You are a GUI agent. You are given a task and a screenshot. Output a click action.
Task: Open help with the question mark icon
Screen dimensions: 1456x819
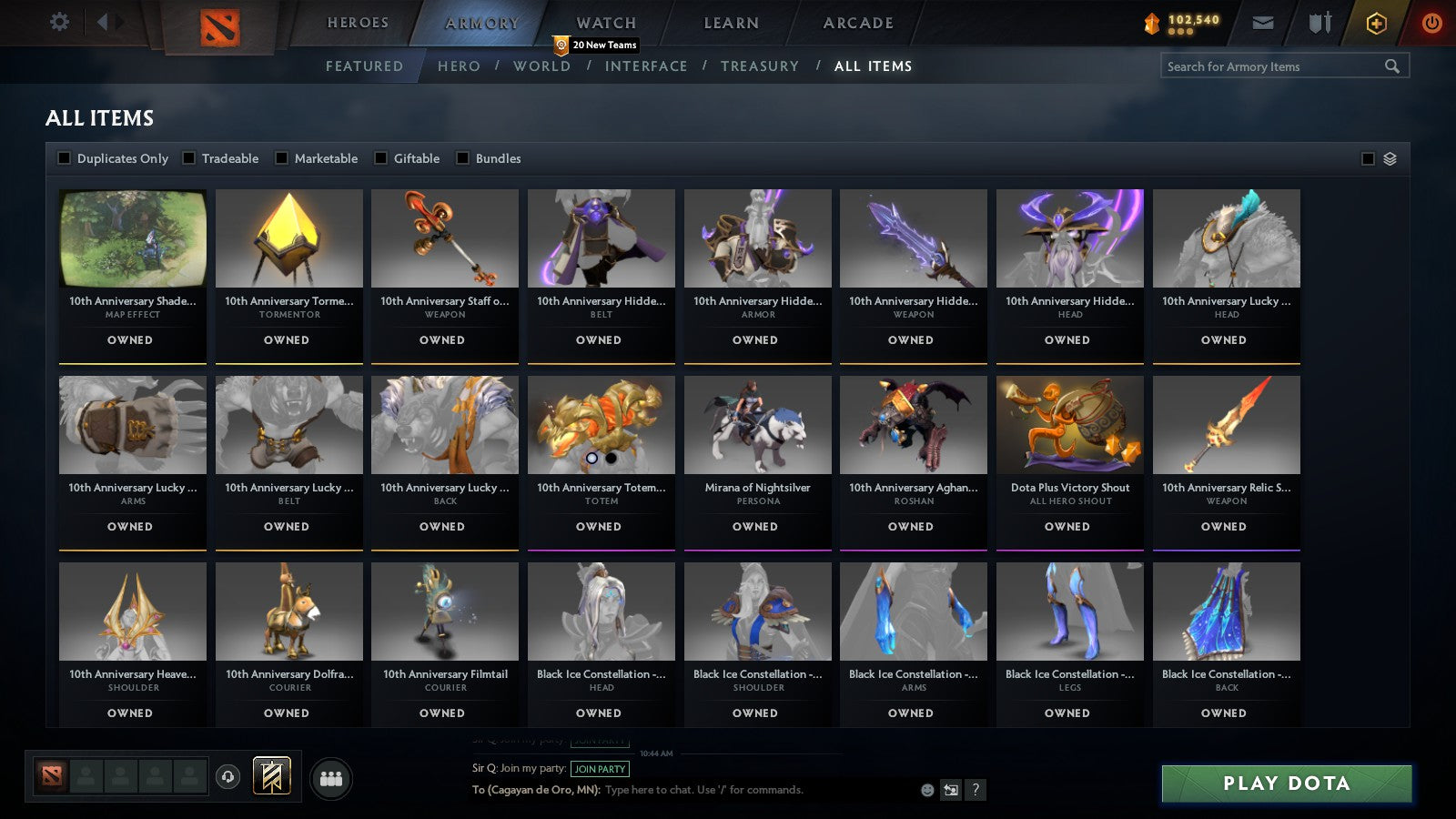tap(974, 791)
